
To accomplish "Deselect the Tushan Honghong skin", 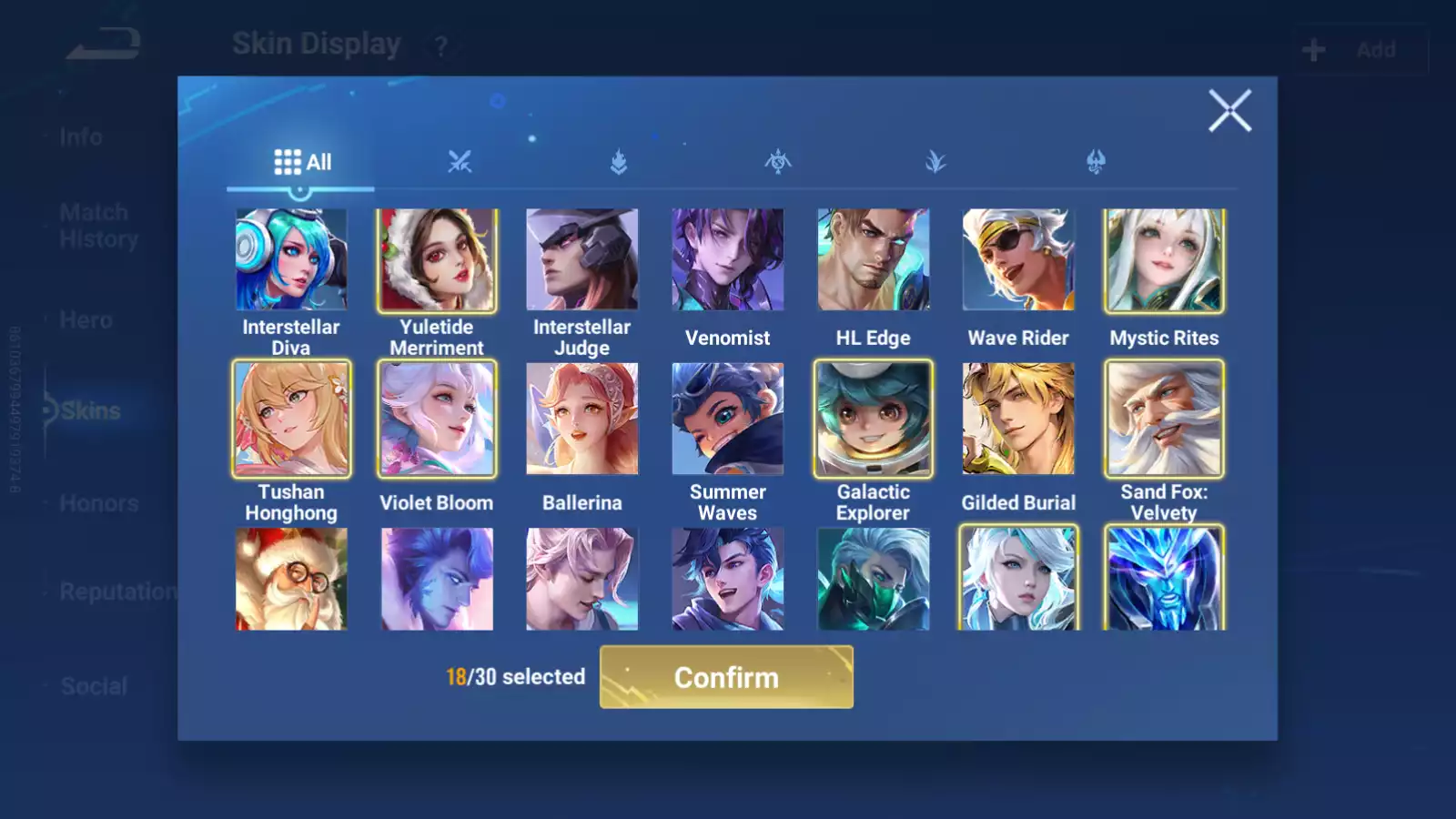I will tap(291, 419).
